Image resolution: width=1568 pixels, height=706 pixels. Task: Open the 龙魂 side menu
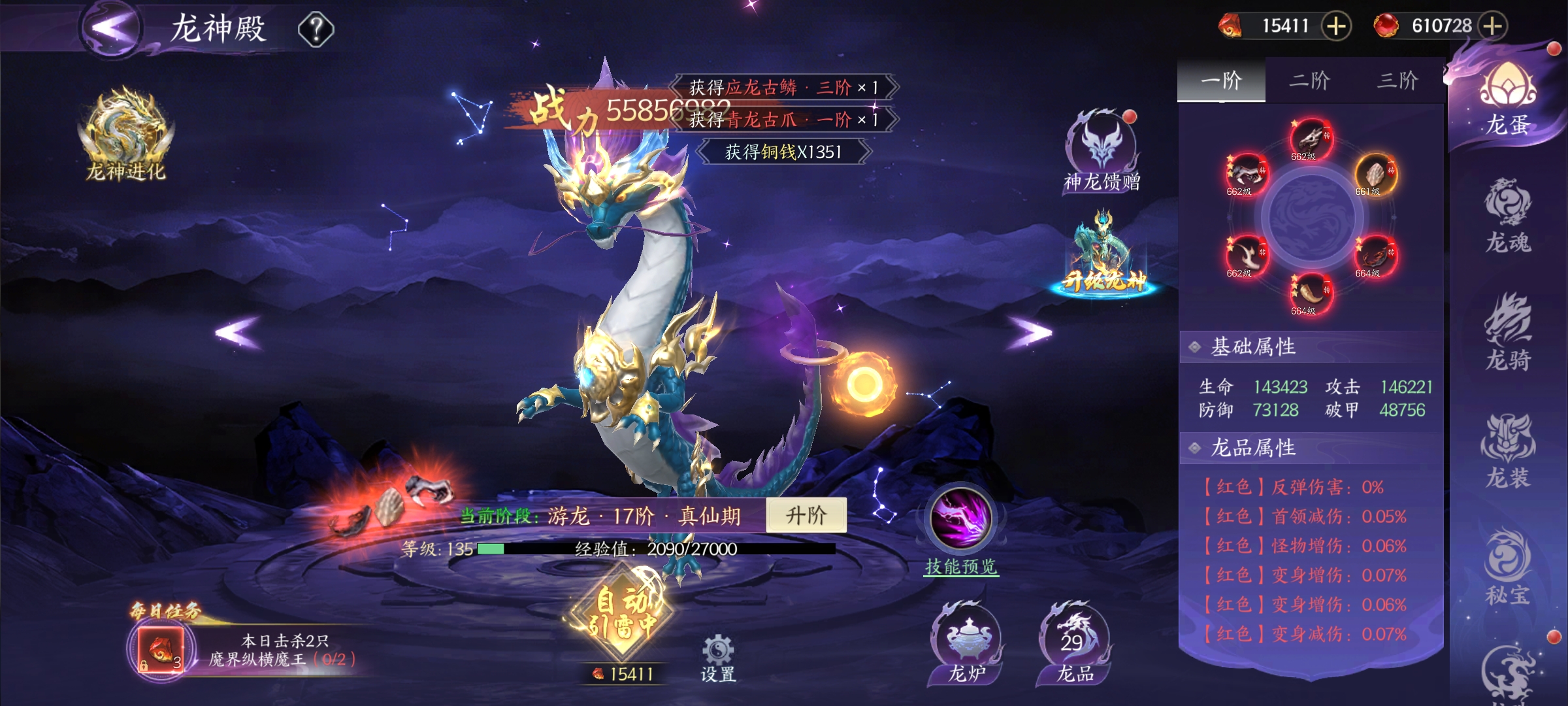pos(1508,217)
